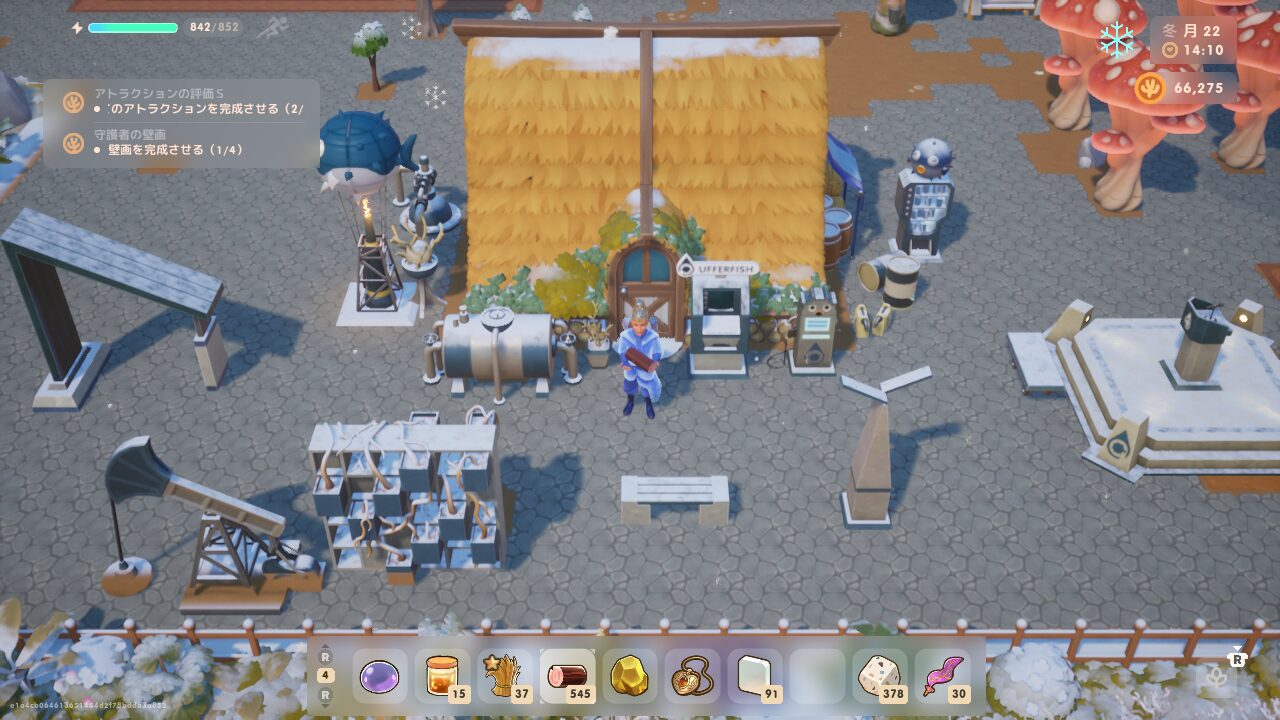Select the starred wheat bundle slot
The width and height of the screenshot is (1280, 720).
point(504,677)
